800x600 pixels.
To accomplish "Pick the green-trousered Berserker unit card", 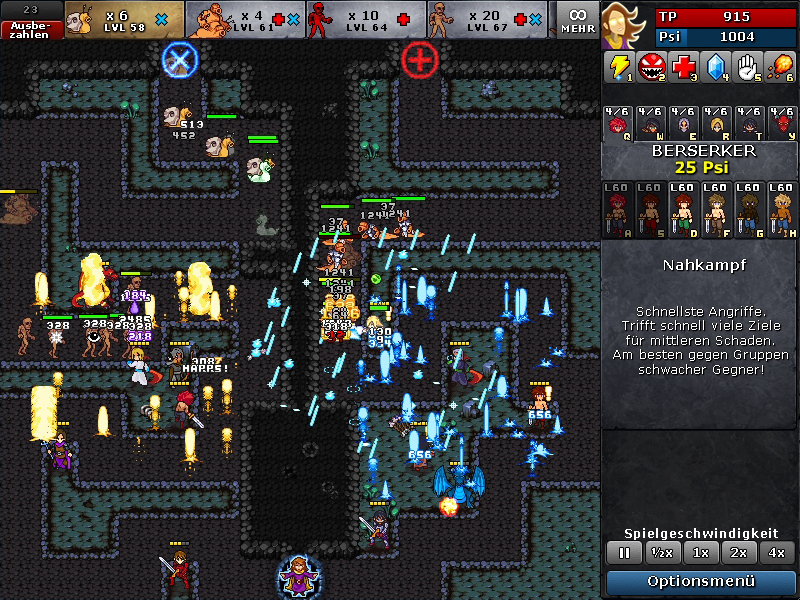I will tap(684, 209).
